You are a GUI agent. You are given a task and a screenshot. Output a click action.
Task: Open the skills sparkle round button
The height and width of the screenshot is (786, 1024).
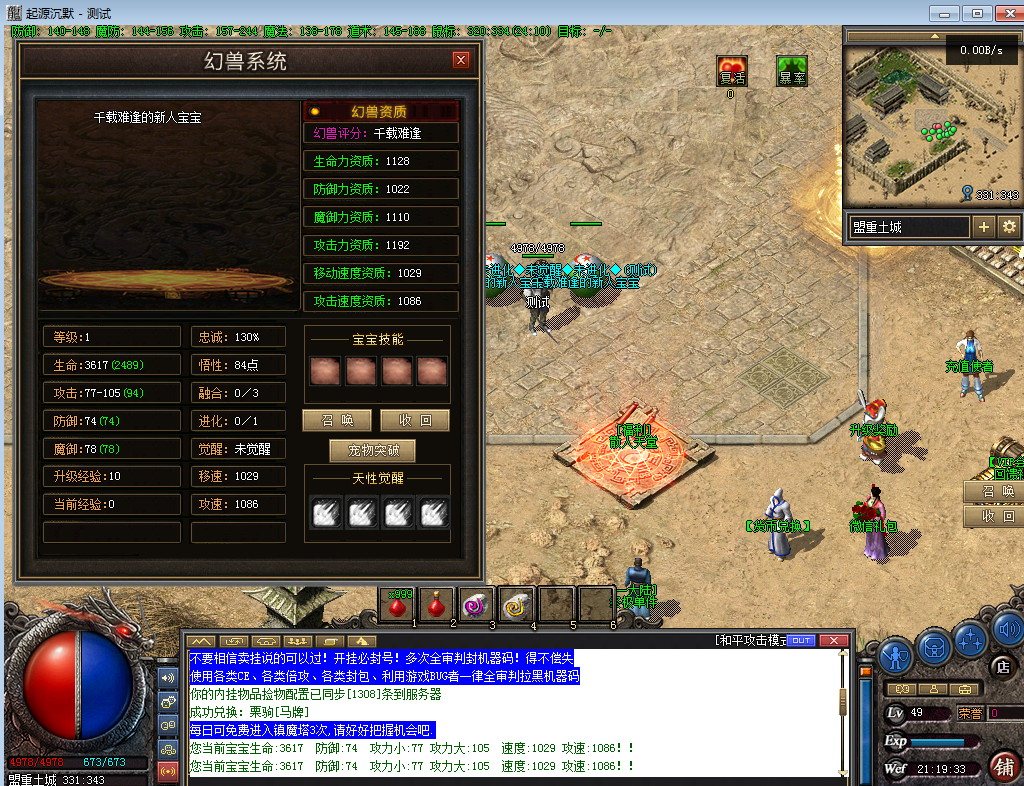tap(971, 638)
